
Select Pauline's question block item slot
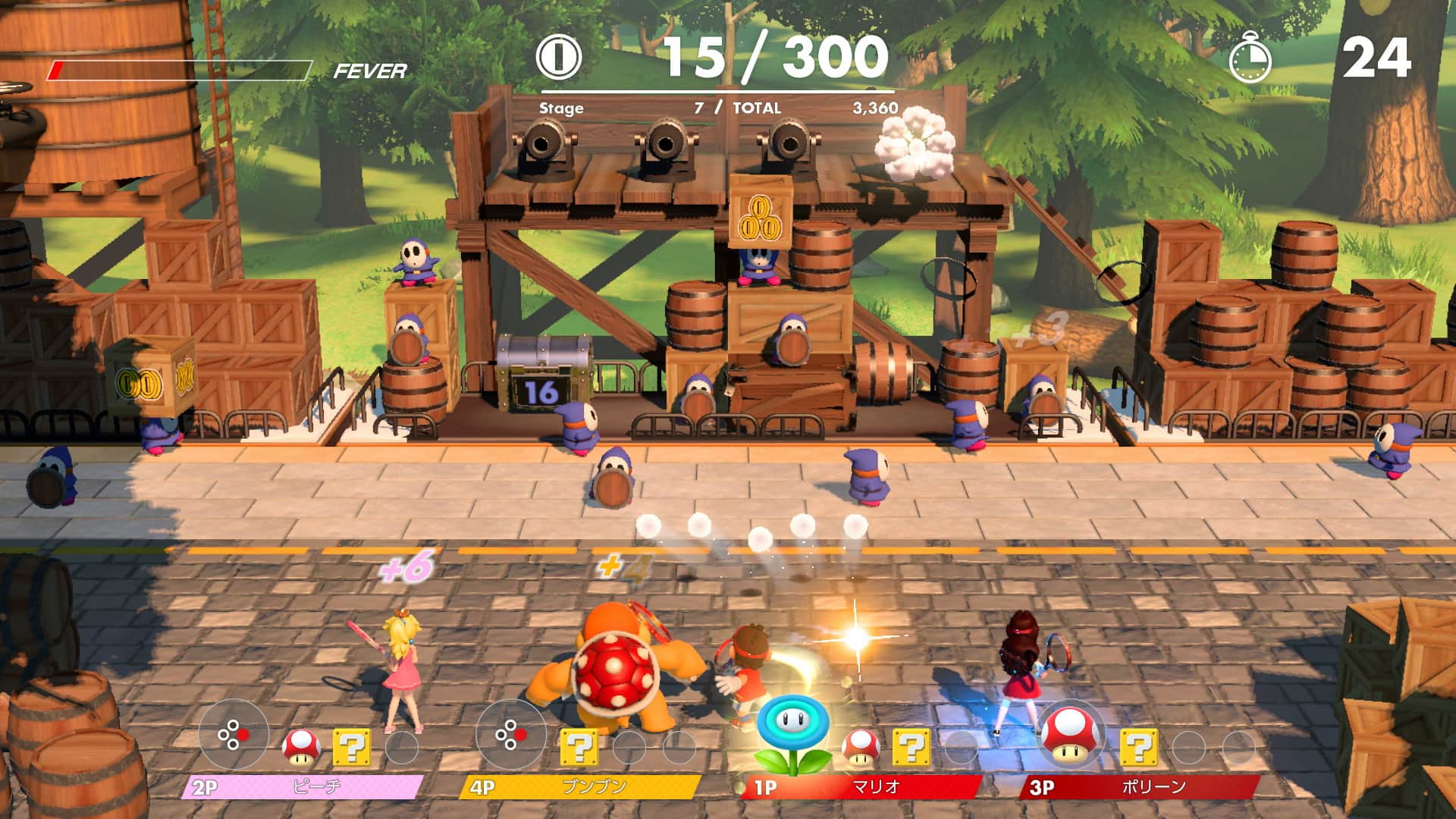point(1138,747)
